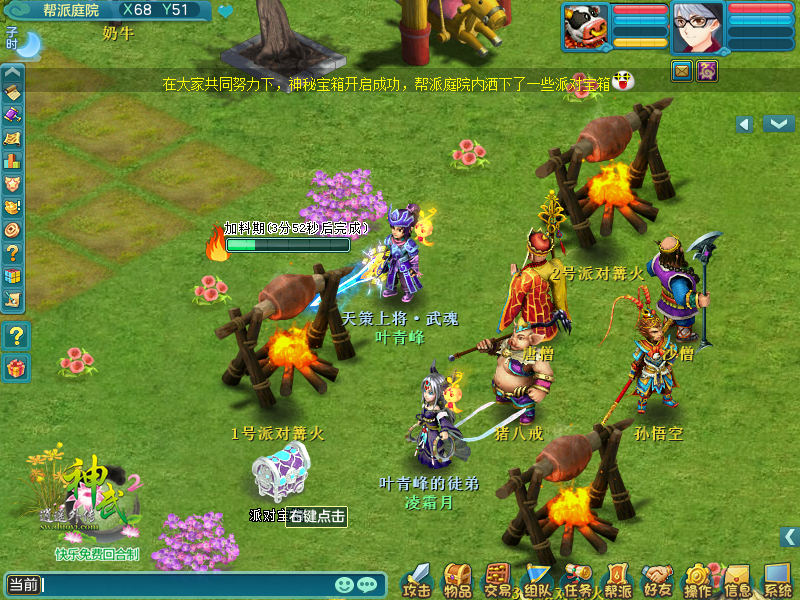Open the red gift box button
Screen dimensions: 800x600
pyautogui.click(x=15, y=368)
